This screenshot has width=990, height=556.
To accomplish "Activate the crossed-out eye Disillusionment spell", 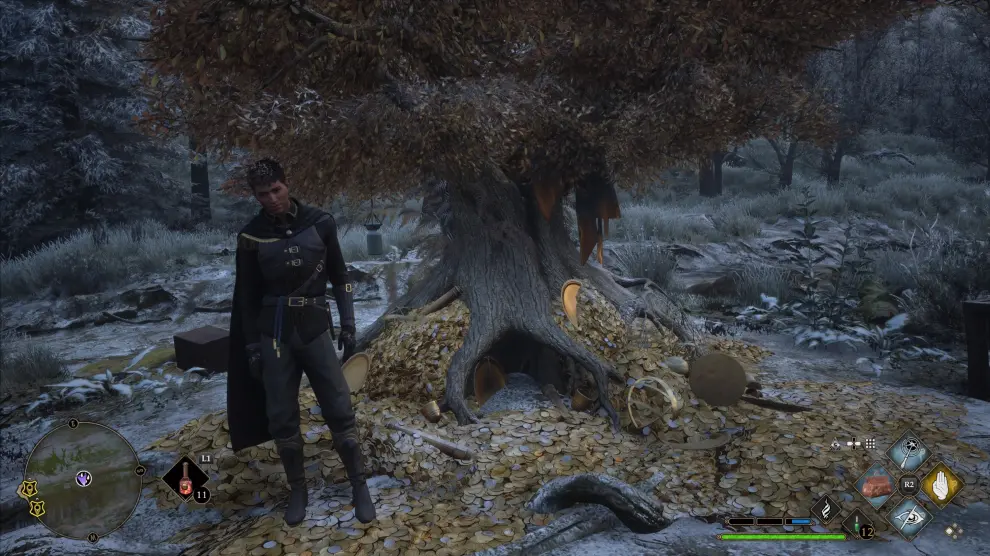I will [909, 517].
